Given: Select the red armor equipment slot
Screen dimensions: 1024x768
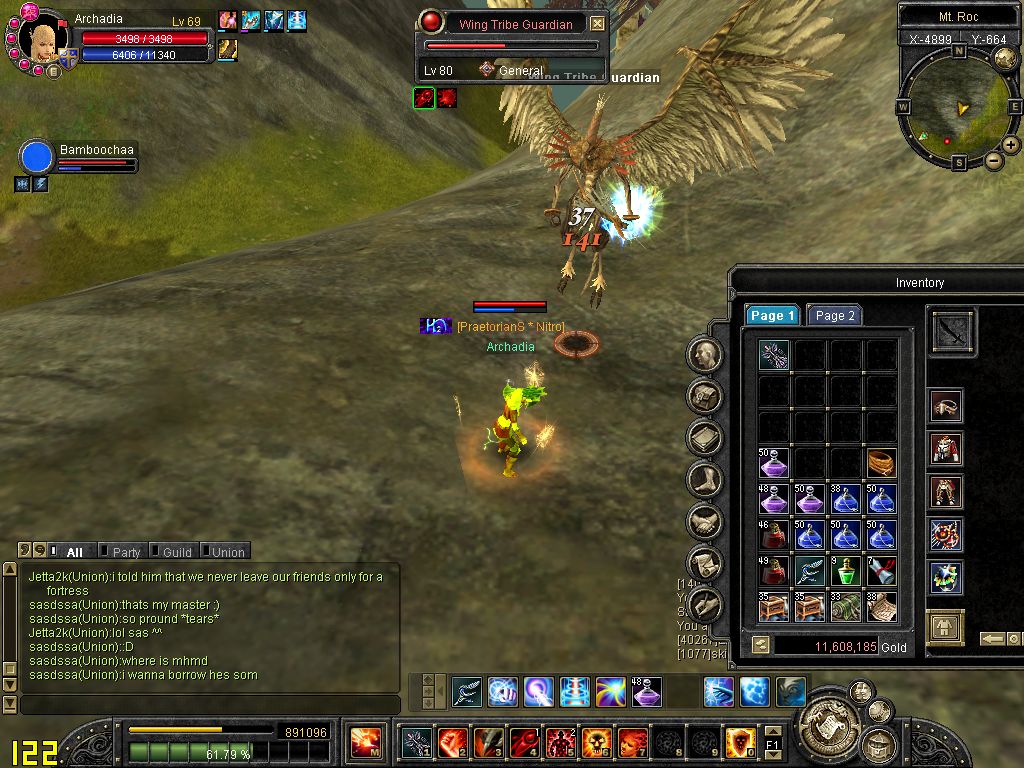Looking at the screenshot, I should (x=945, y=449).
